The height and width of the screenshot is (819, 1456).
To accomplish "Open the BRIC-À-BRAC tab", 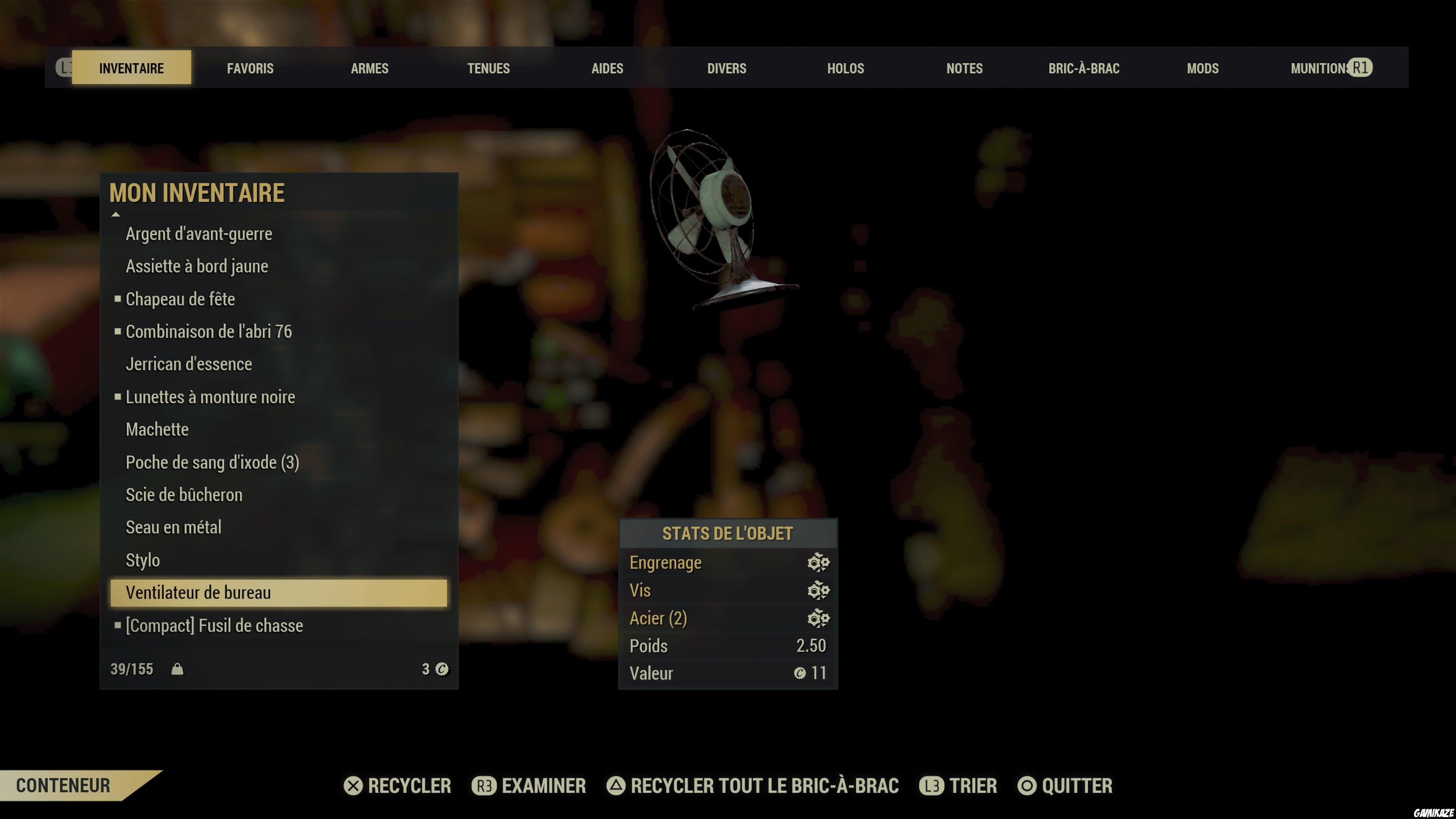I will 1084,68.
